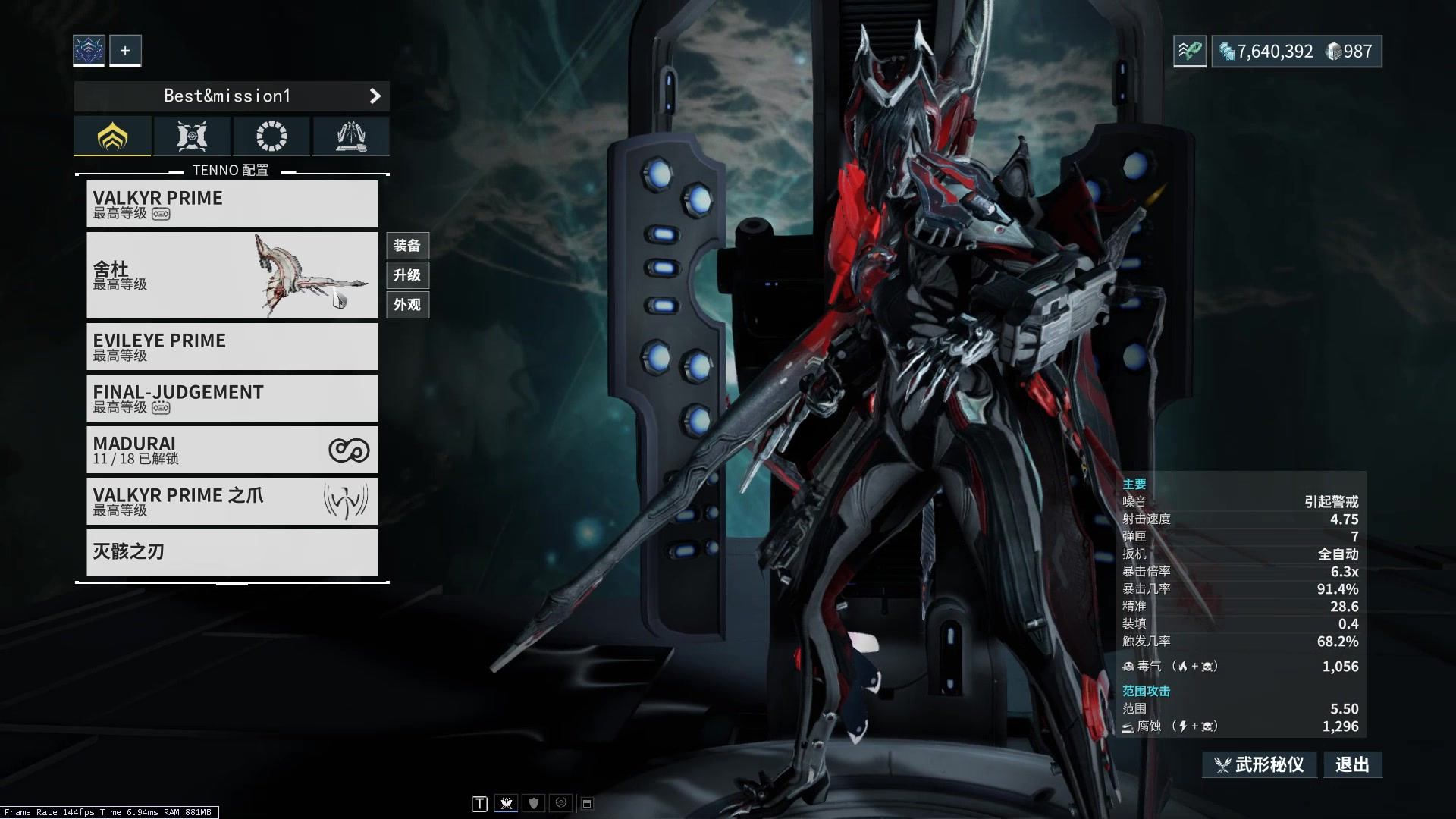1456x819 pixels.
Task: Select the blue emblem icon at top left
Action: click(89, 51)
